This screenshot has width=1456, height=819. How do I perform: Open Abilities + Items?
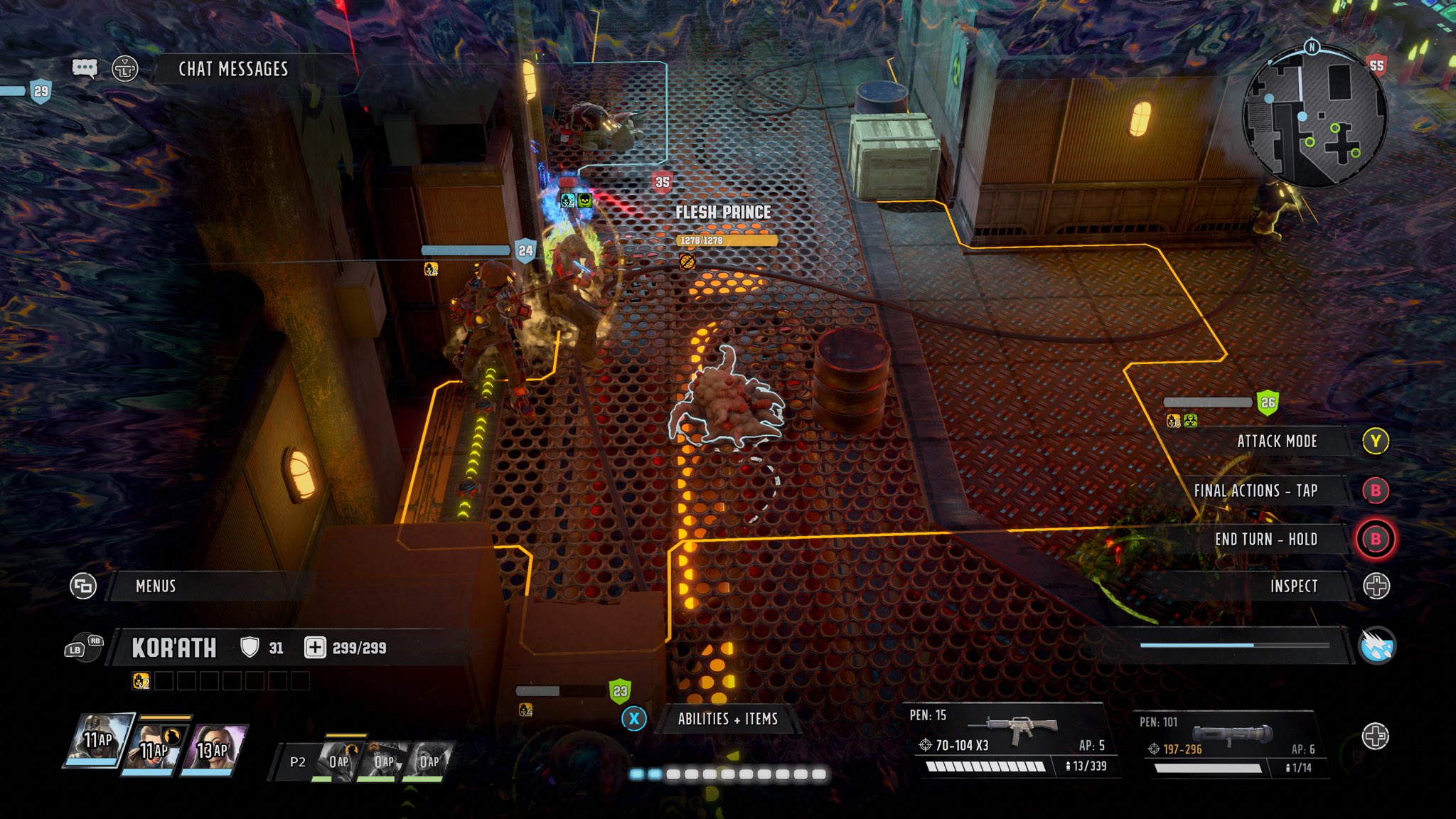(727, 719)
